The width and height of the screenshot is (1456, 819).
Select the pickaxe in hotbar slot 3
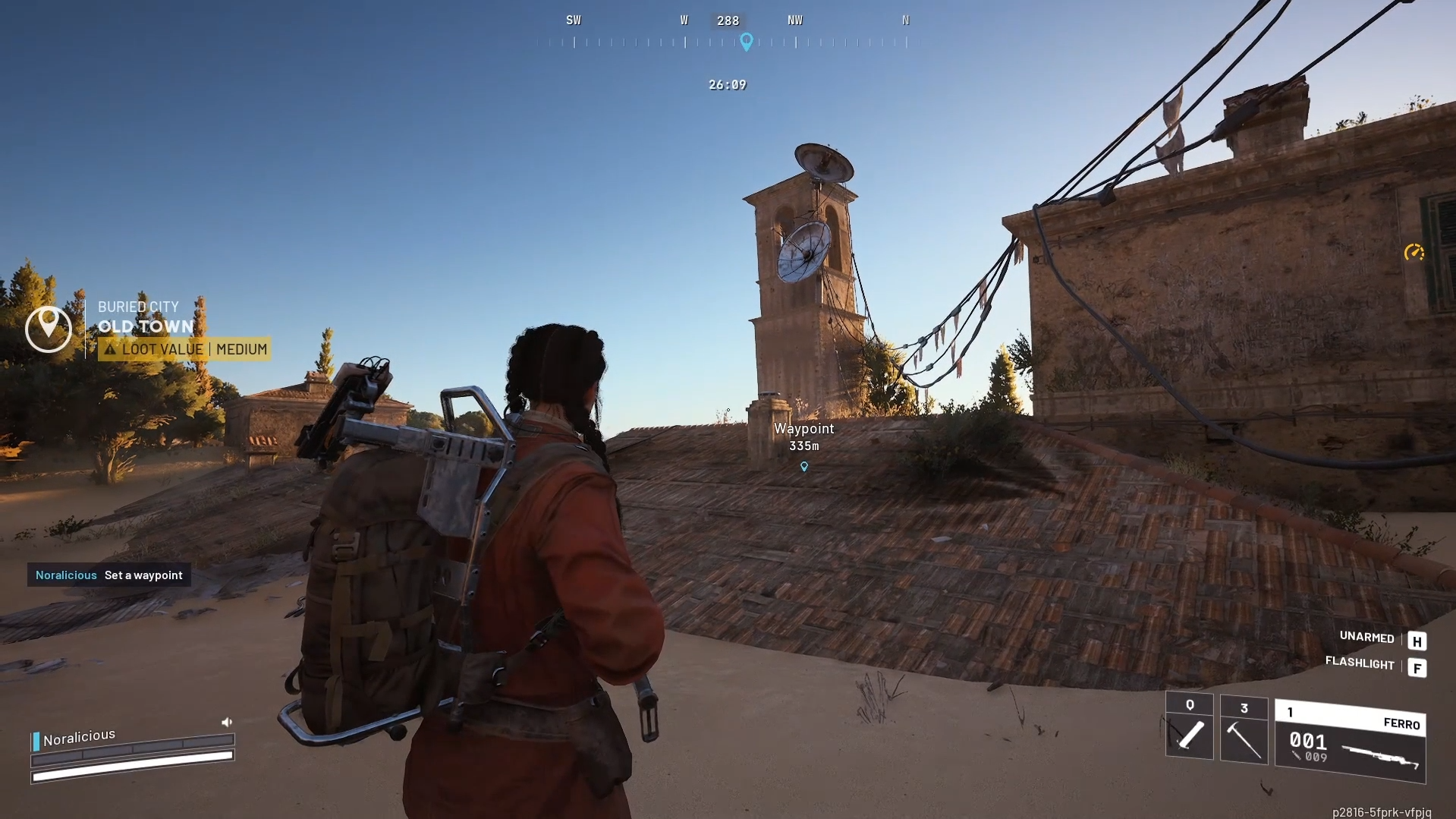tap(1245, 735)
